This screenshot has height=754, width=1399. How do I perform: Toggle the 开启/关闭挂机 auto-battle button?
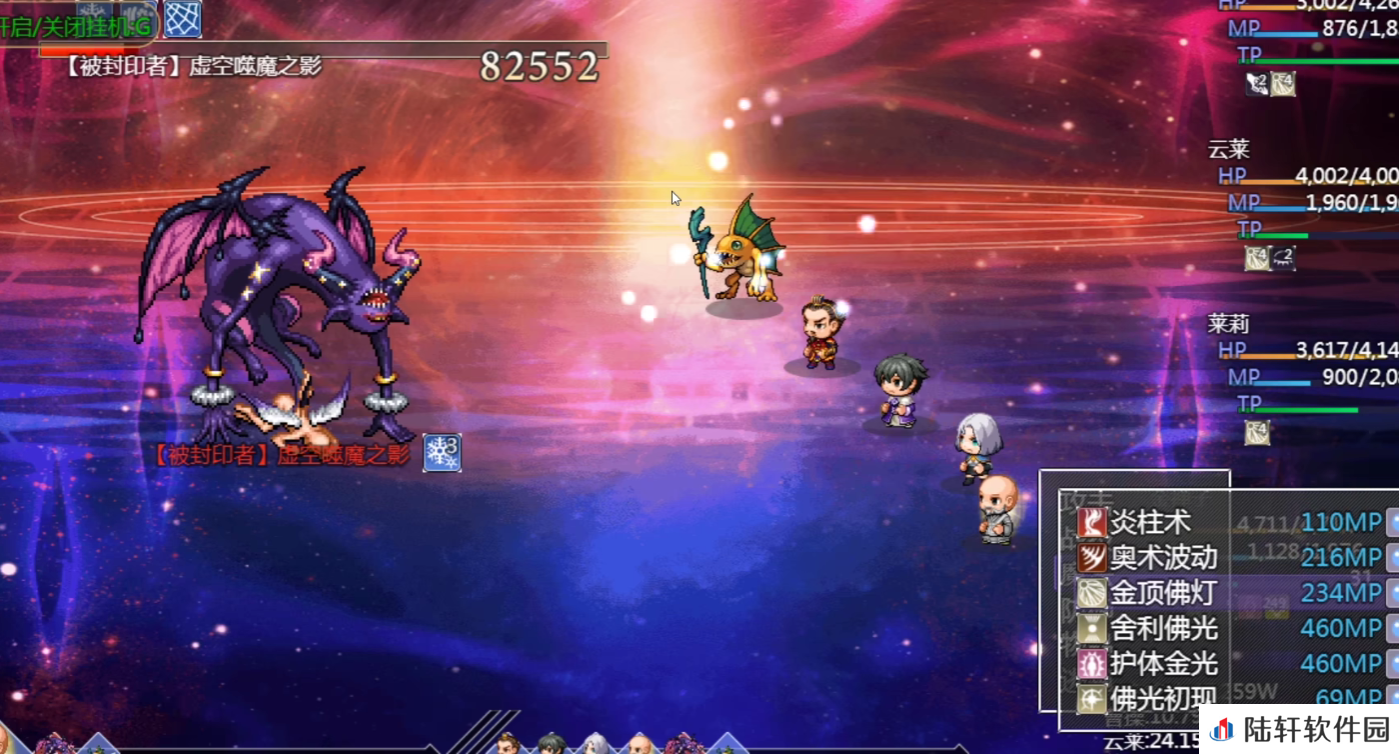pyautogui.click(x=75, y=28)
